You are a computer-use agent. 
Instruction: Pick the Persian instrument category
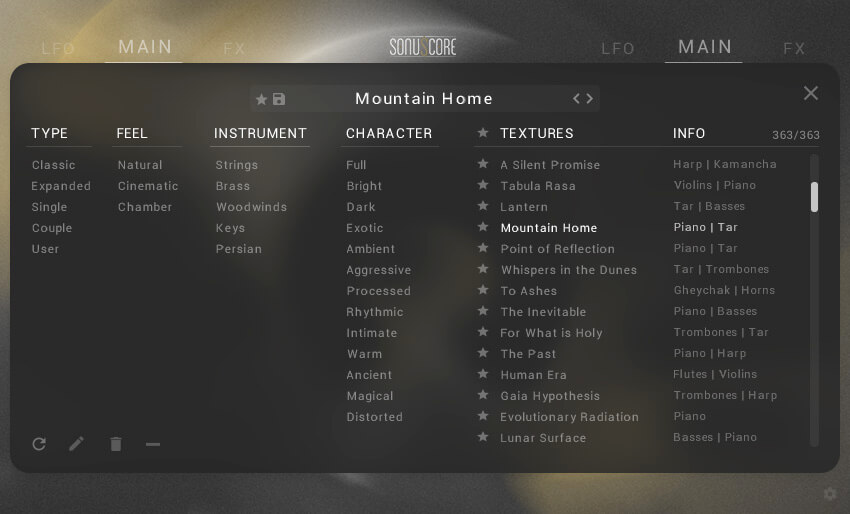tap(238, 249)
